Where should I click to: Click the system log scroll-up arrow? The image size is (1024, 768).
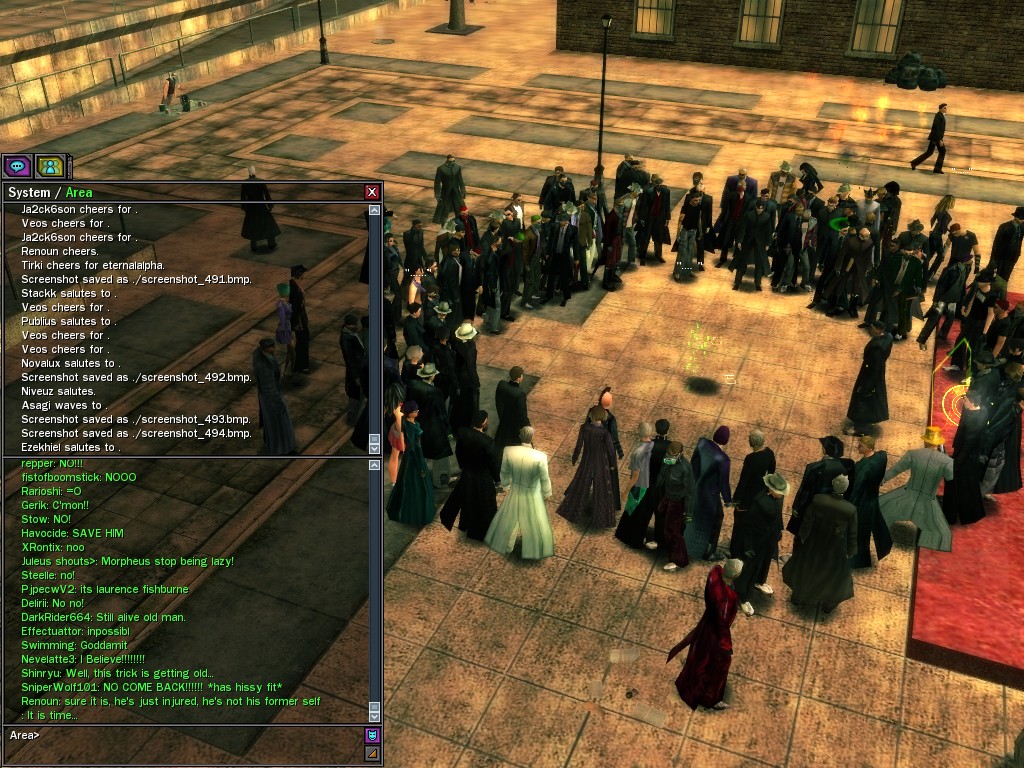click(x=374, y=211)
